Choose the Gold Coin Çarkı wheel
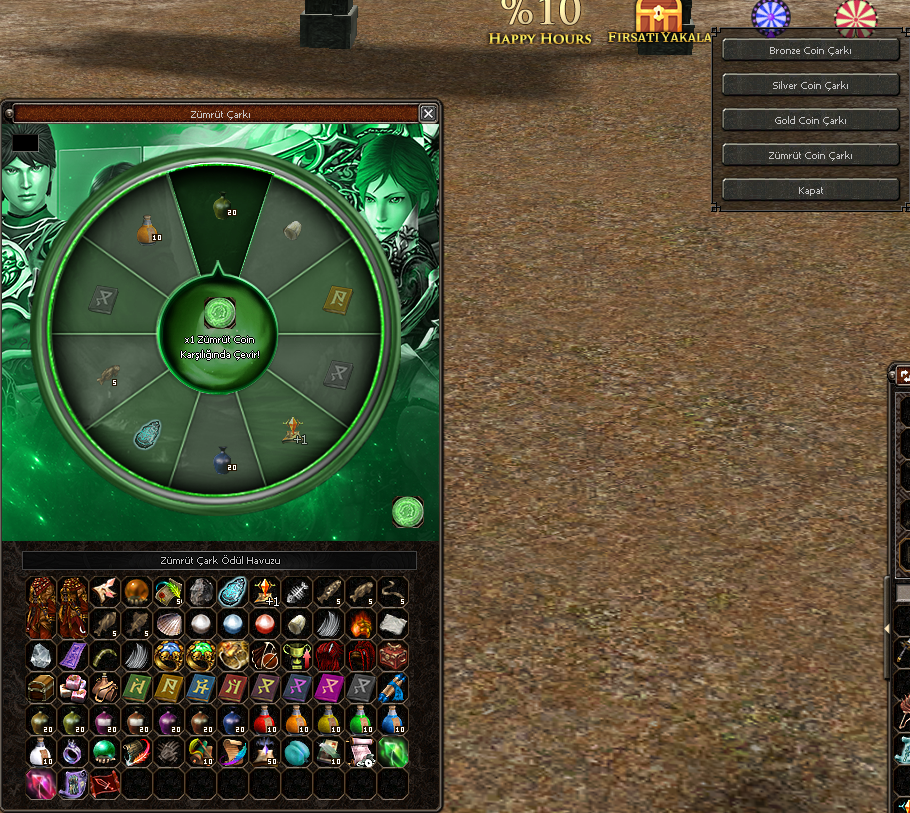This screenshot has height=813, width=910. [x=811, y=120]
